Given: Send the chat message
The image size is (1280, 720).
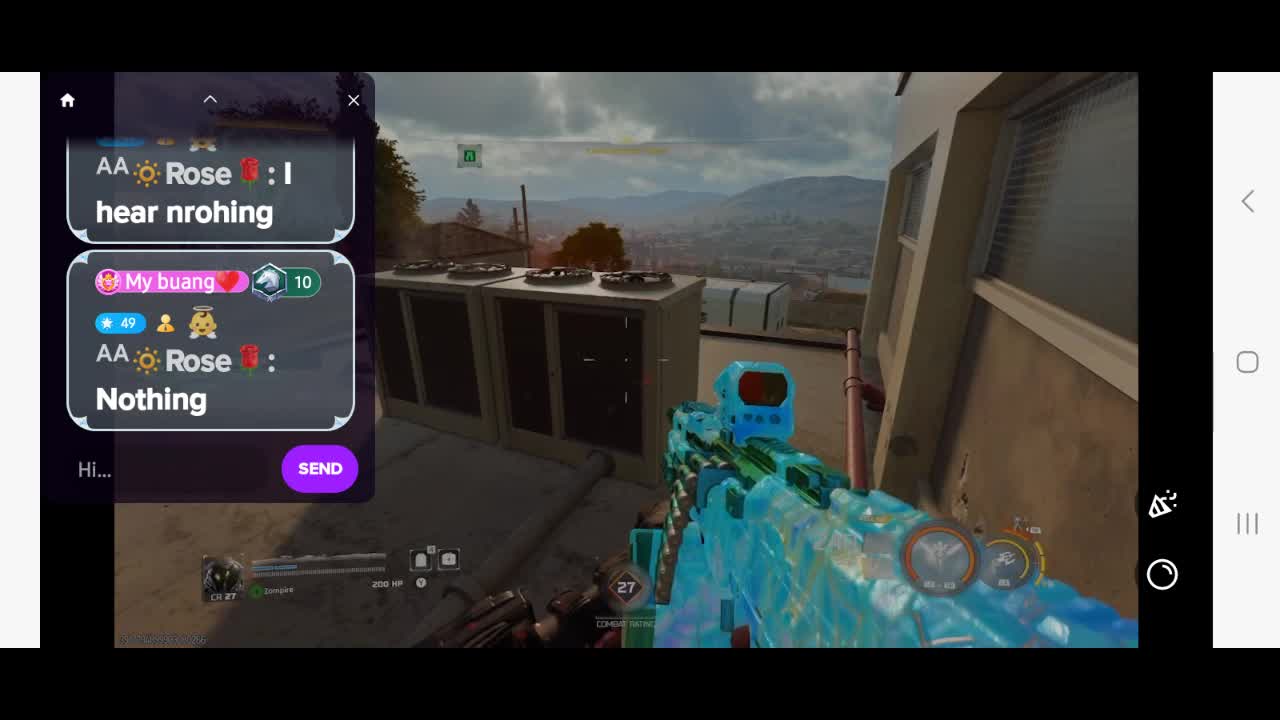Looking at the screenshot, I should click(319, 469).
